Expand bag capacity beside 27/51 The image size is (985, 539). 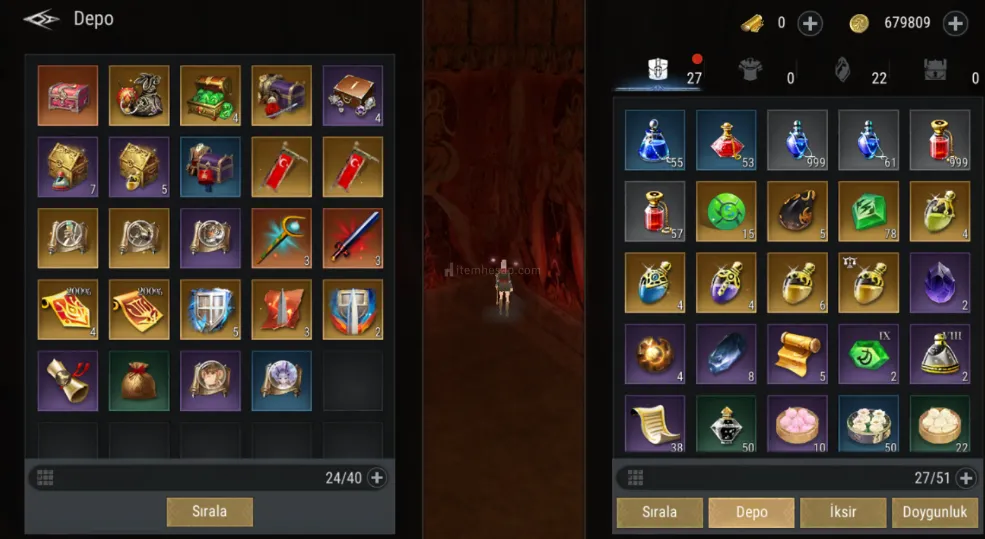click(x=966, y=478)
